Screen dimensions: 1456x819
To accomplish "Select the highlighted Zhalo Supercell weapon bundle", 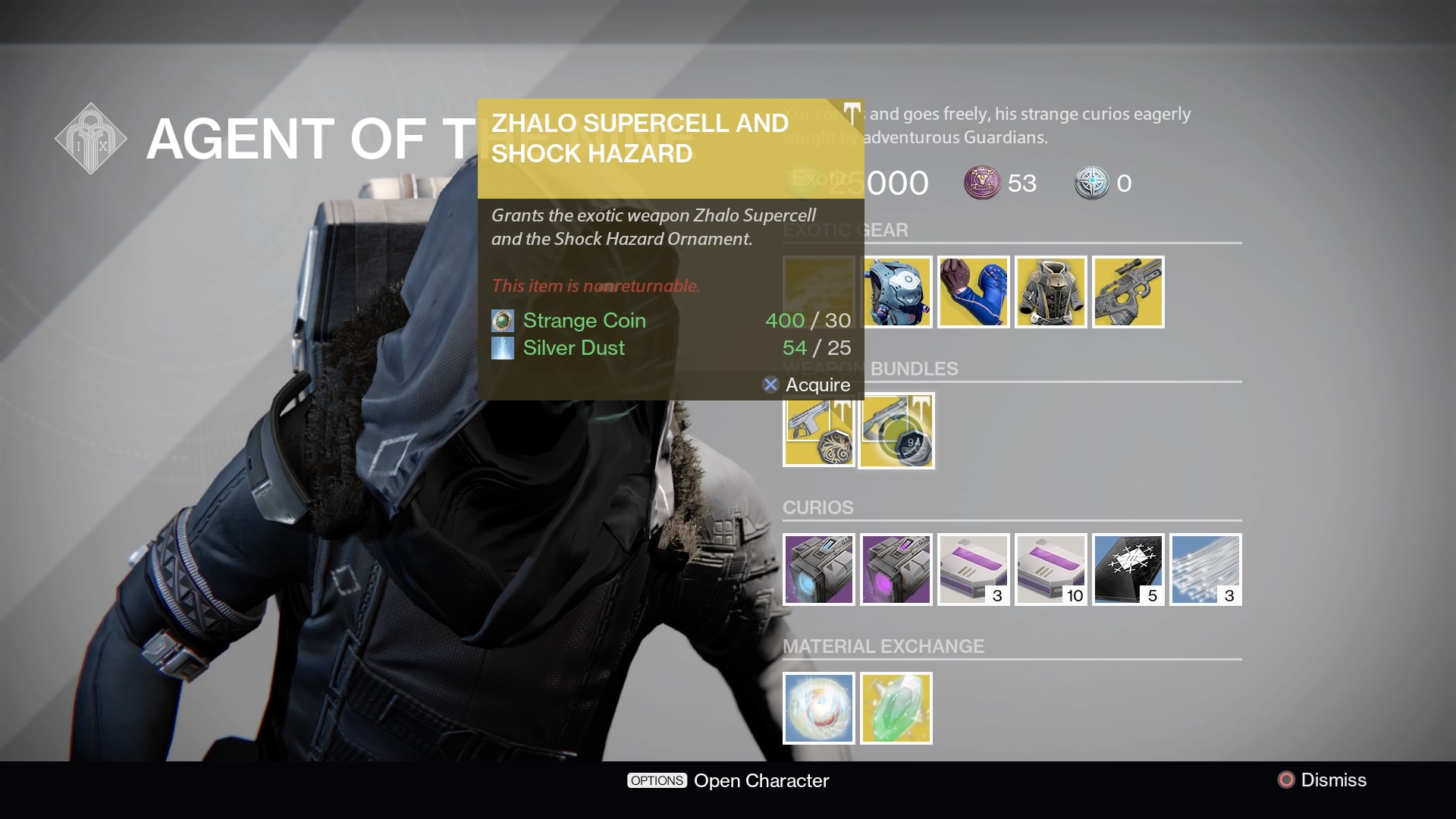I will click(x=896, y=430).
